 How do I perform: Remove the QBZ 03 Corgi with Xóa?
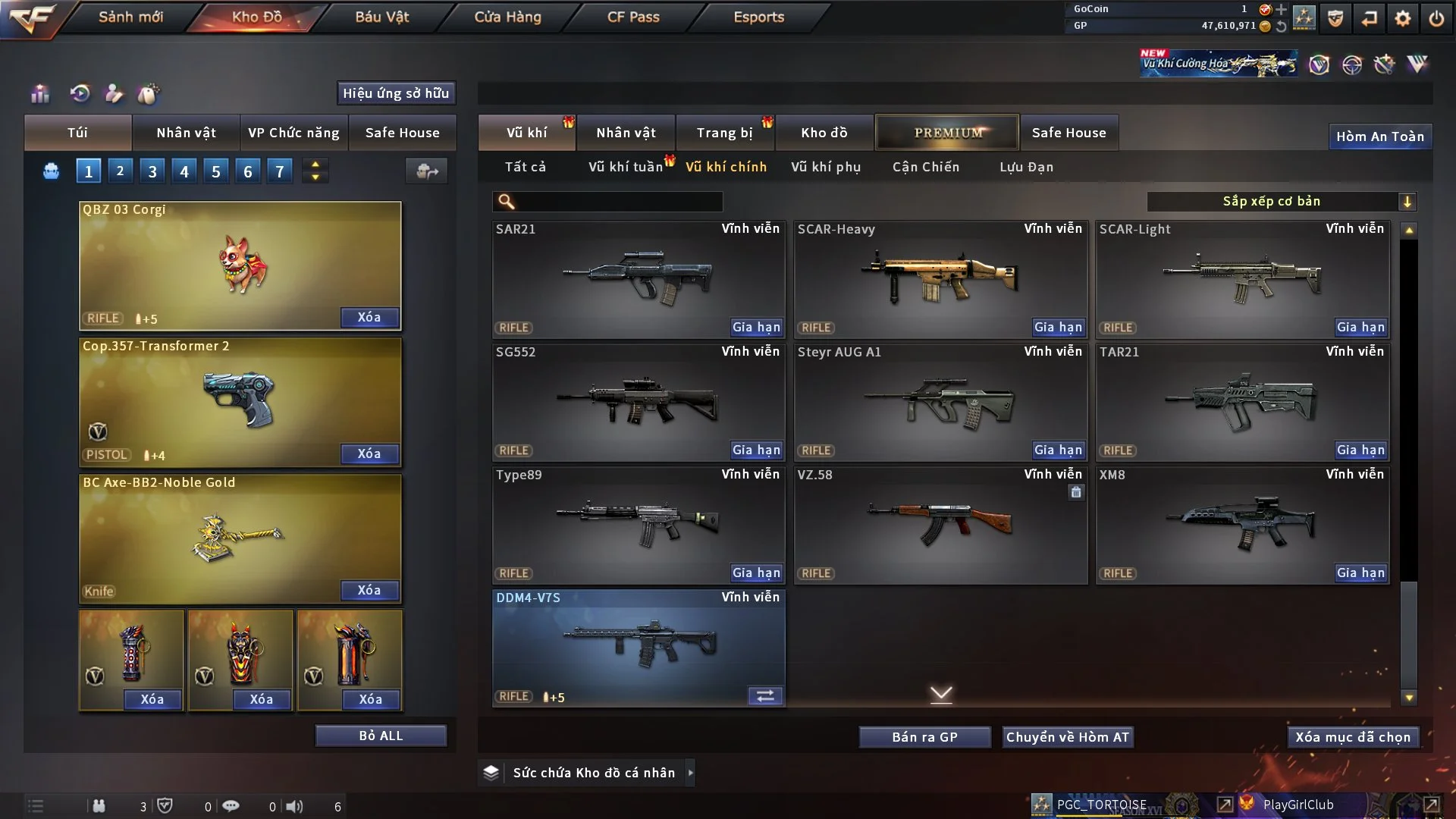tap(369, 317)
